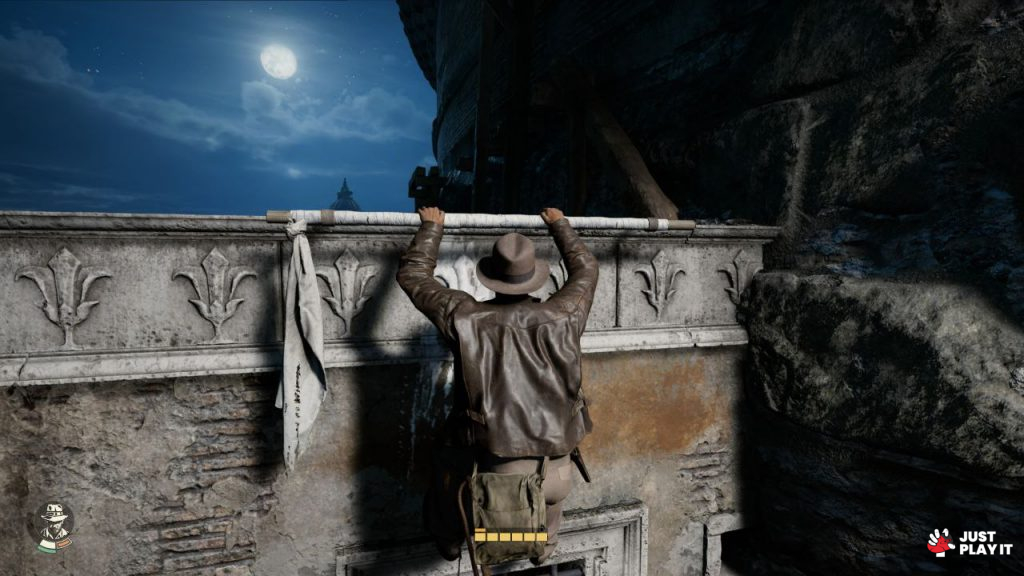Click the fedora character avatar badge
This screenshot has height=576, width=1024.
54,525
